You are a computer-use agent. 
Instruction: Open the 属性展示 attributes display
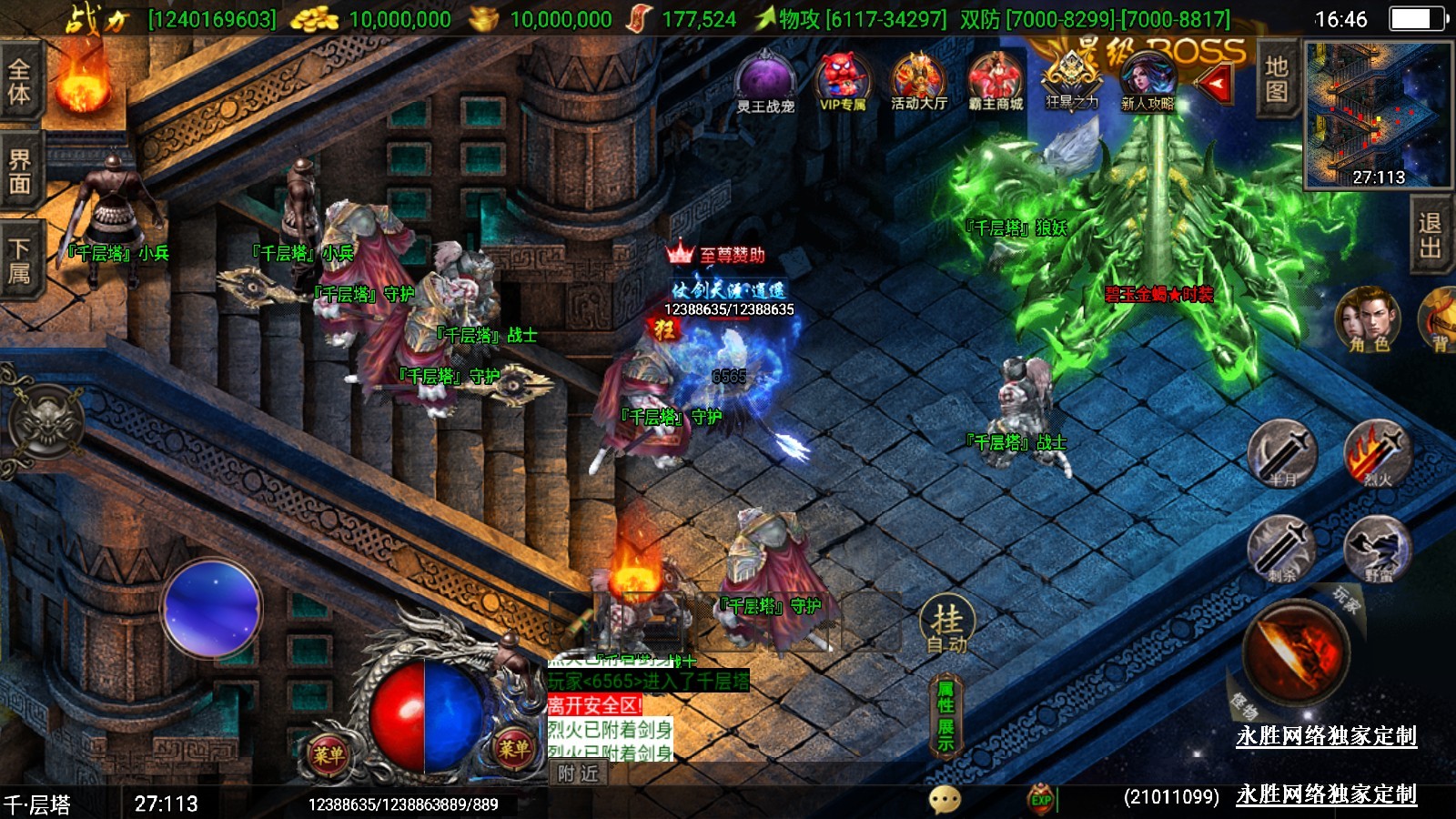point(945,716)
